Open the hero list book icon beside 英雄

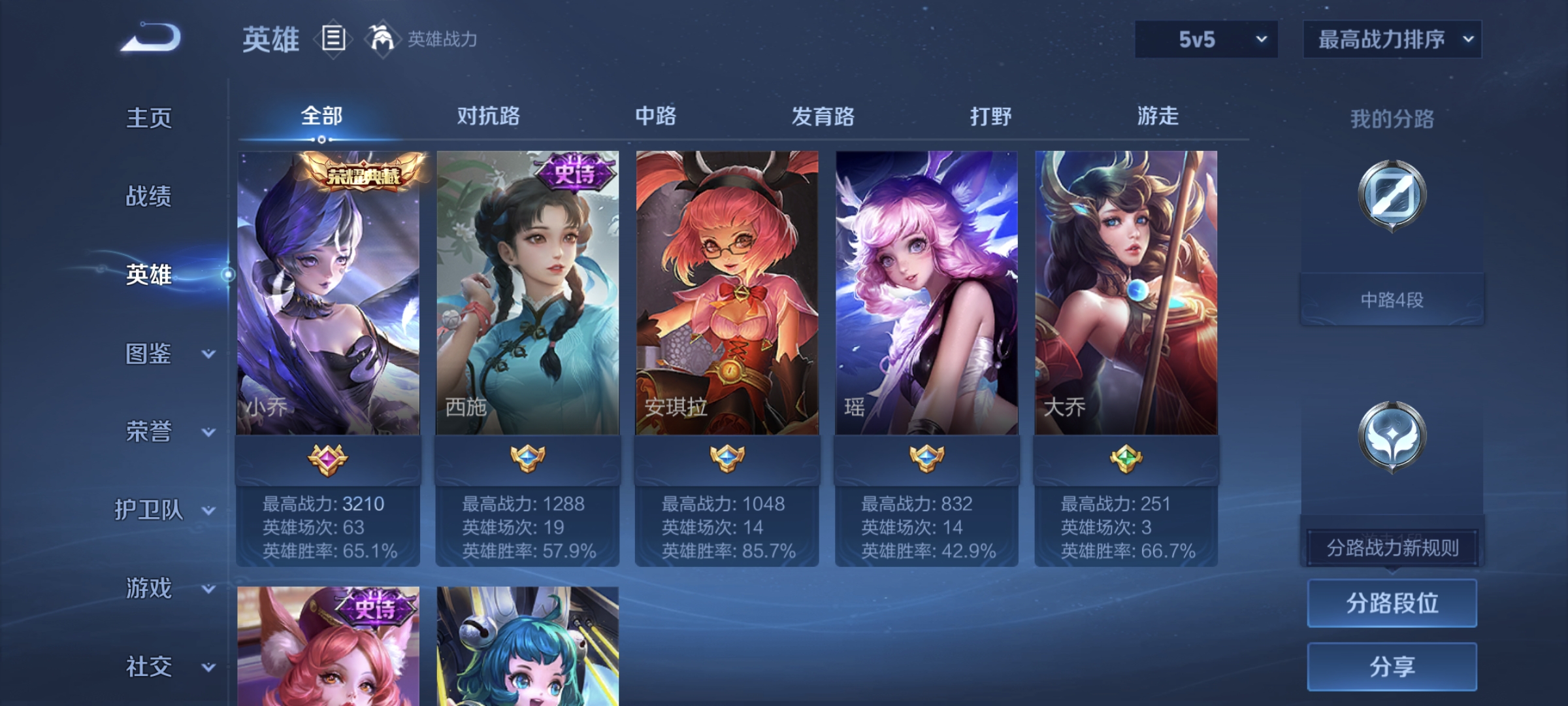point(333,39)
